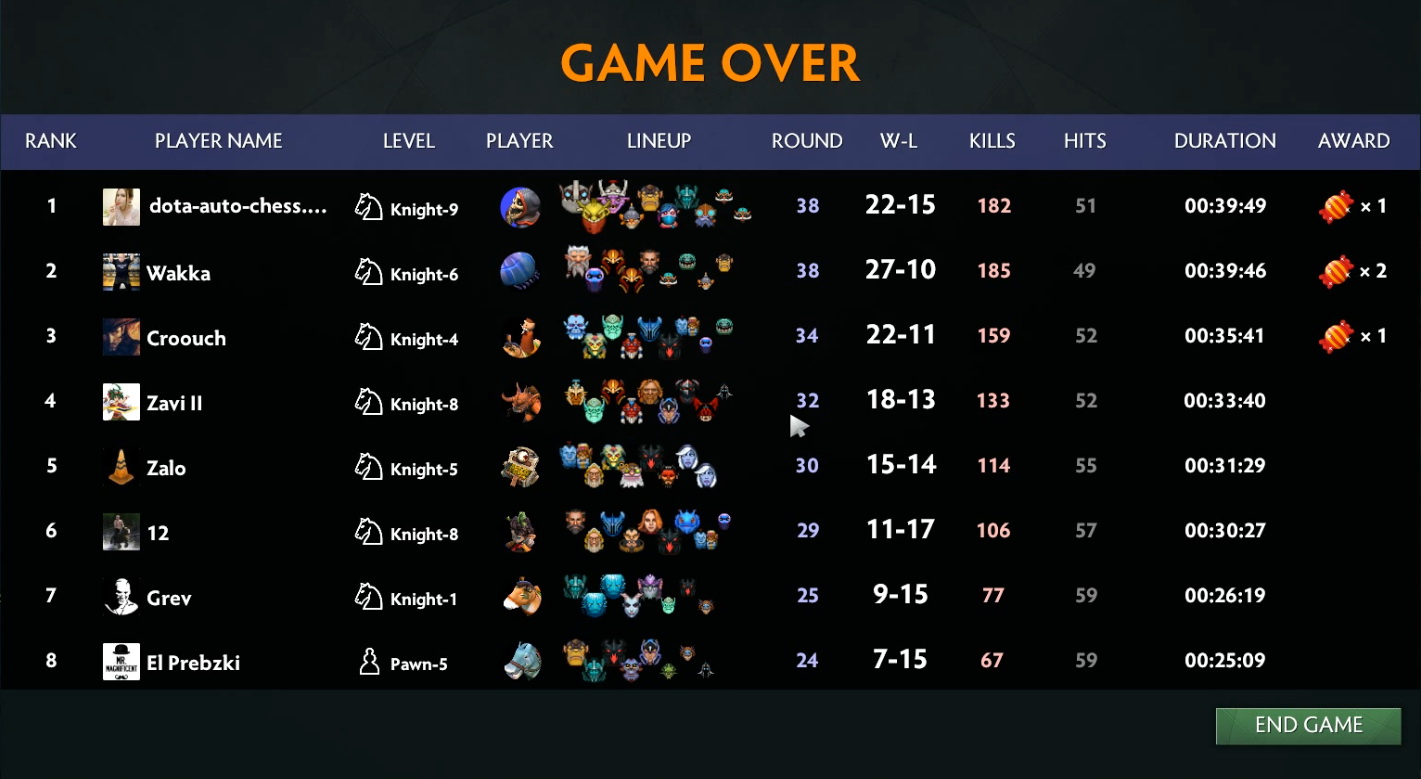Click the KILLS column header

click(991, 141)
